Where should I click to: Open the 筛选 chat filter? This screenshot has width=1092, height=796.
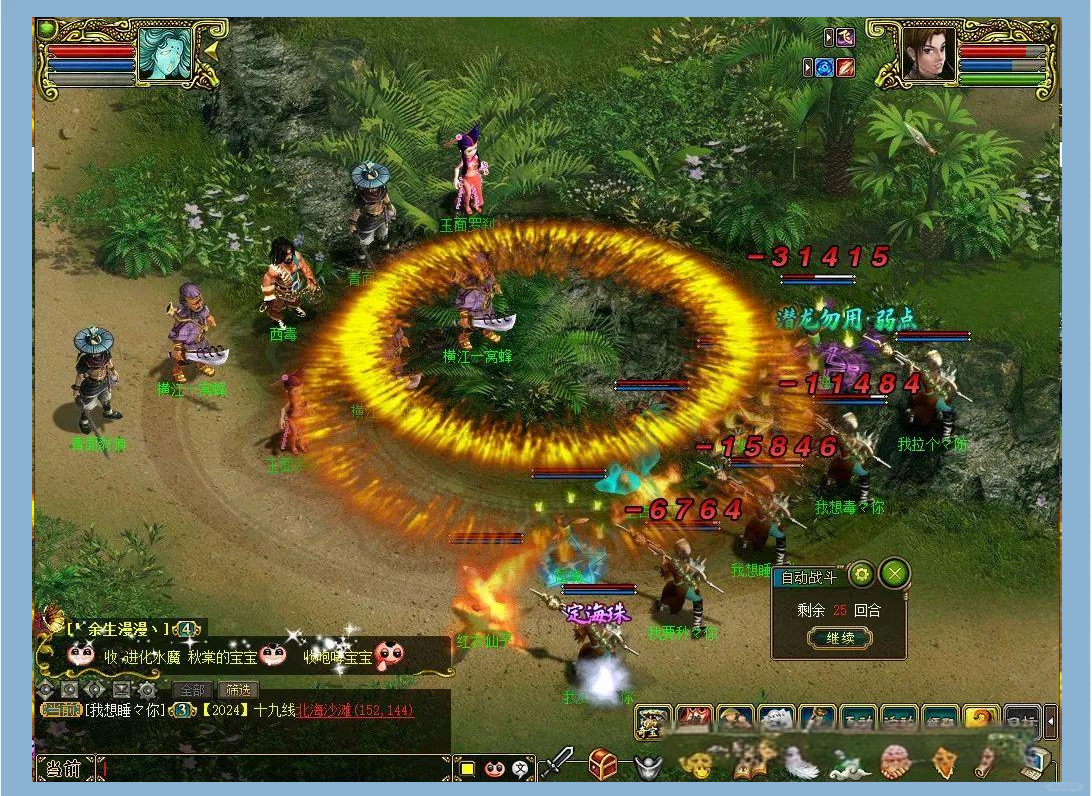[x=238, y=690]
